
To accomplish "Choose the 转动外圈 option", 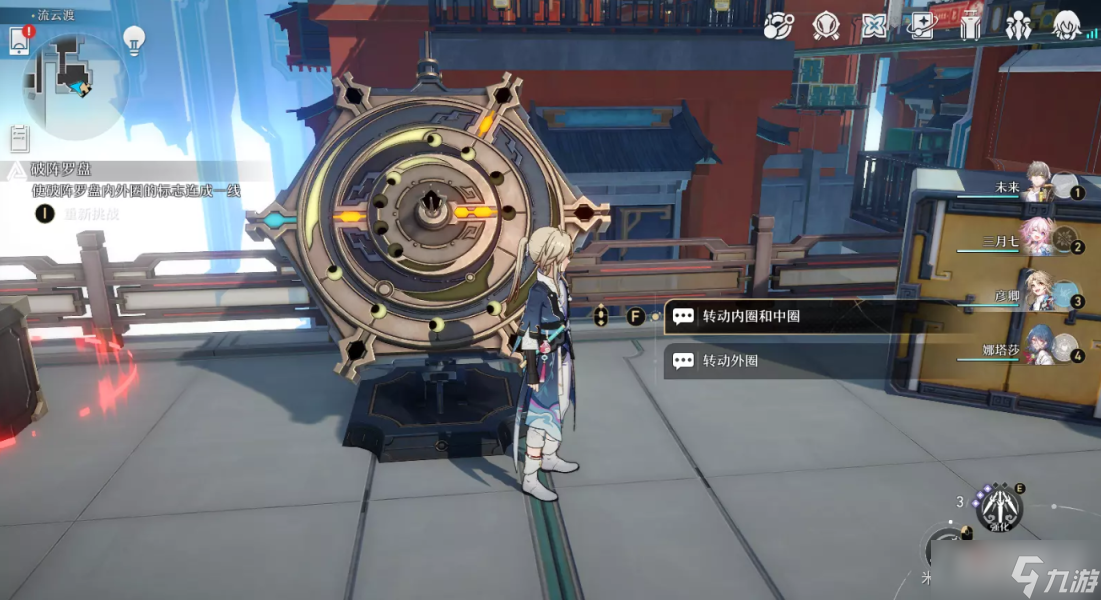I will (x=730, y=360).
